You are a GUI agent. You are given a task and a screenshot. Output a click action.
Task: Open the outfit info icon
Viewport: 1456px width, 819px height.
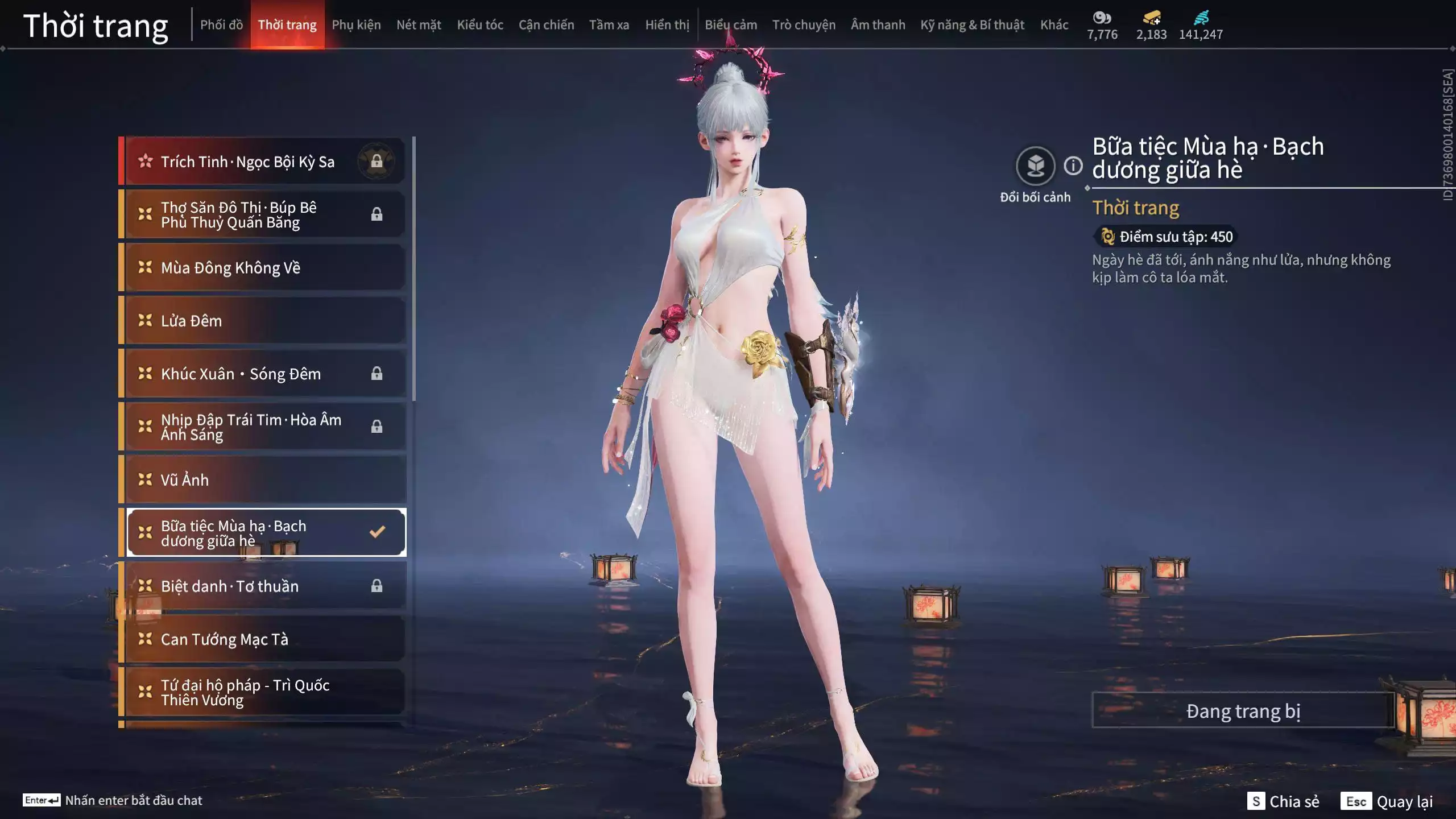pyautogui.click(x=1073, y=166)
